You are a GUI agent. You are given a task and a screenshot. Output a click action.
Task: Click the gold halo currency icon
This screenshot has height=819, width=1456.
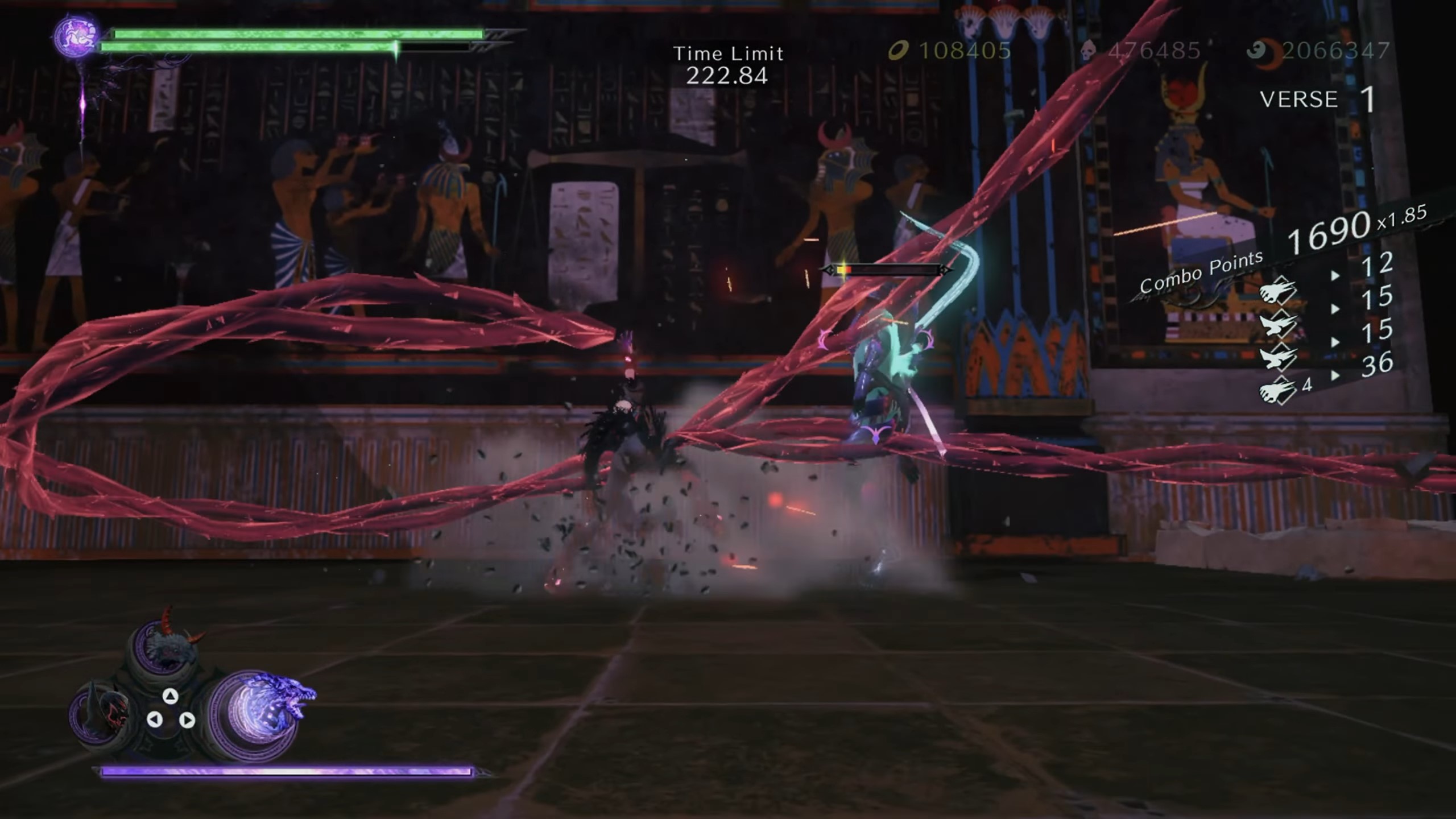pos(900,51)
